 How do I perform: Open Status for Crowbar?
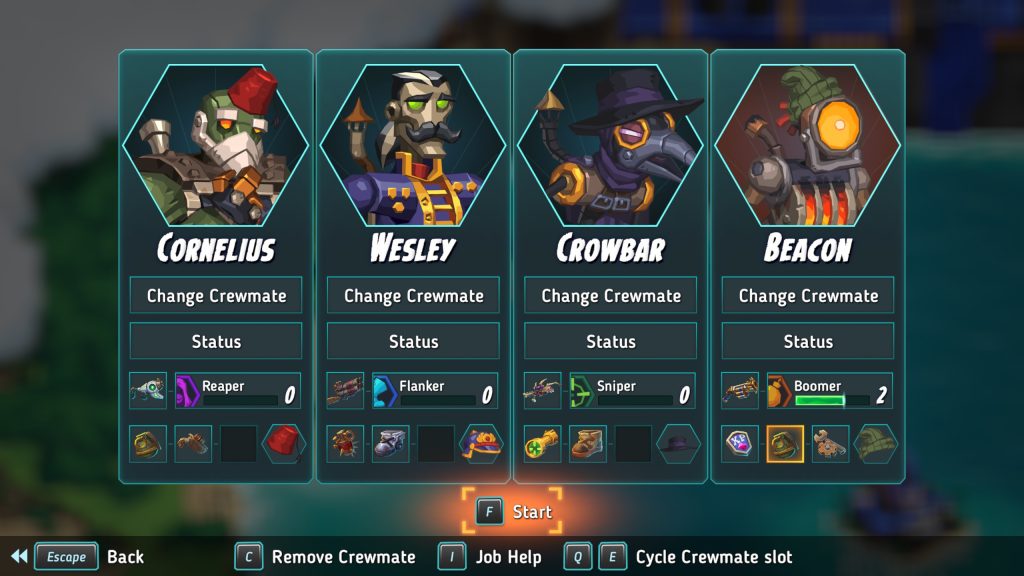point(610,341)
